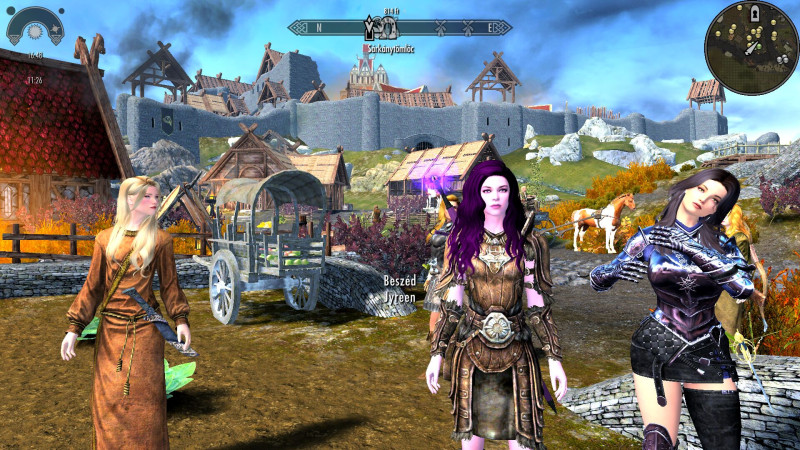Click the circular minimap
Viewport: 800px width, 450px height.
[750, 46]
